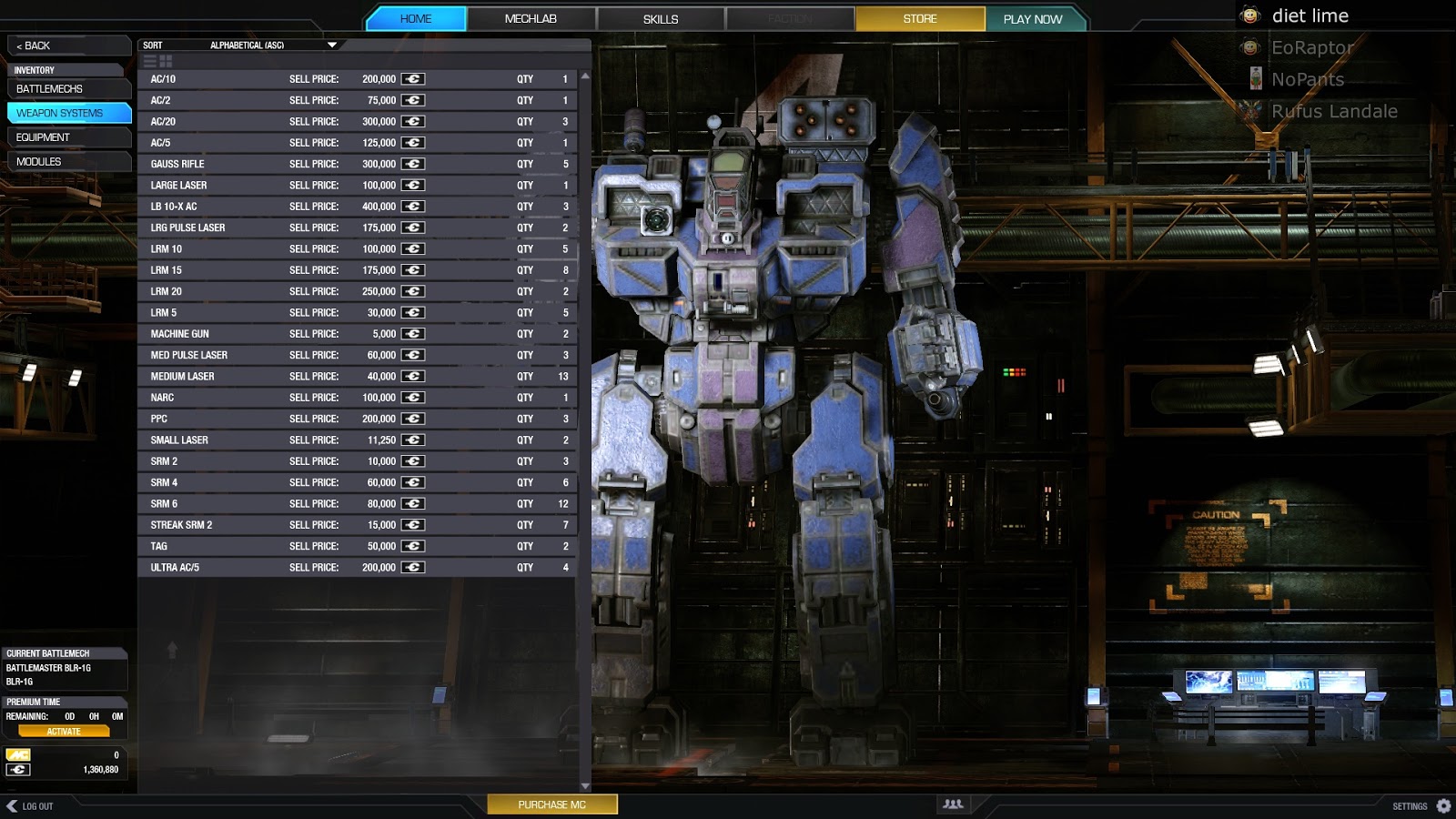
Task: Click the PURCHASE MC button
Action: [552, 804]
